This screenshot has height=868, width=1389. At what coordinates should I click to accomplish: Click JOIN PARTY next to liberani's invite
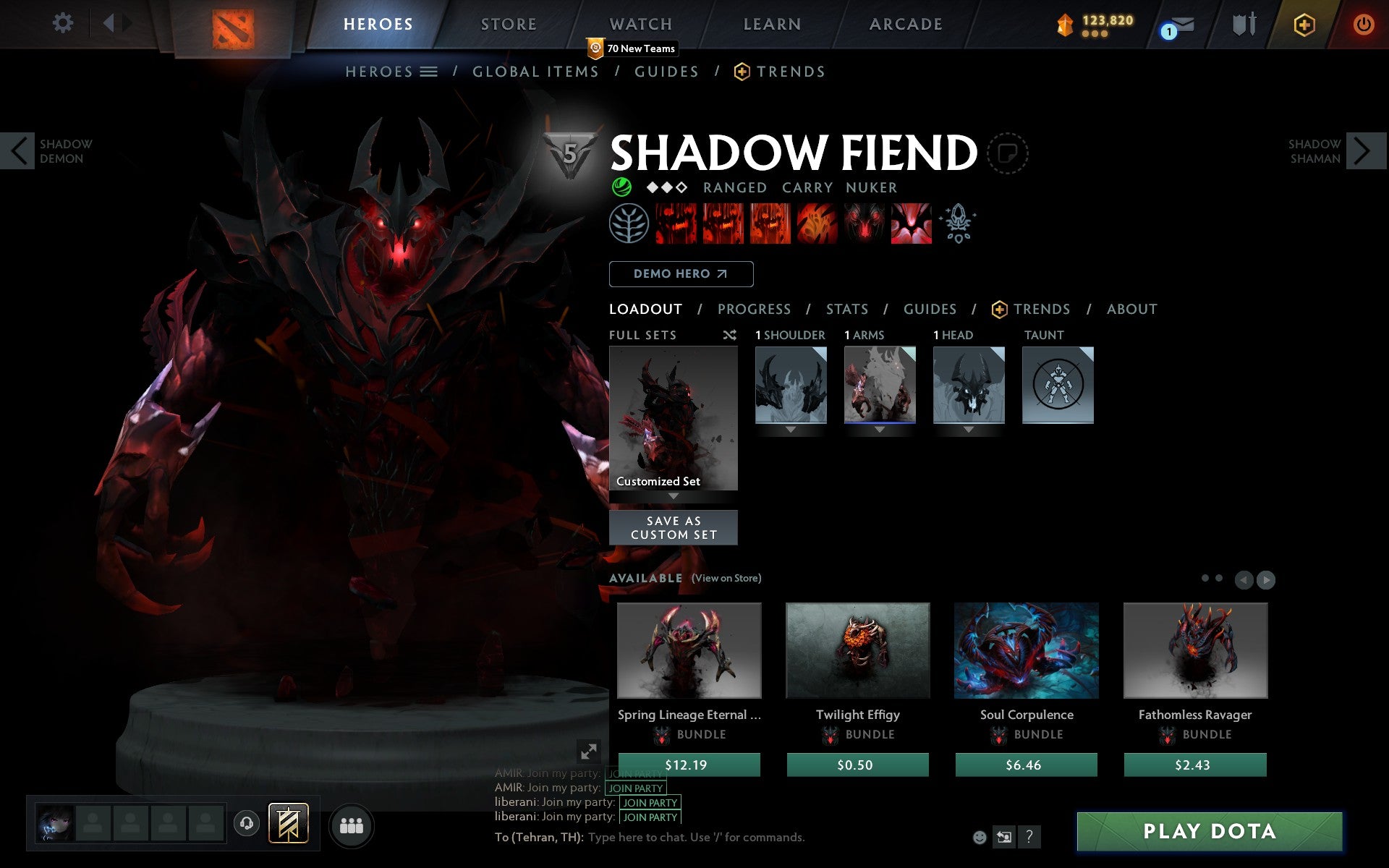(x=649, y=803)
